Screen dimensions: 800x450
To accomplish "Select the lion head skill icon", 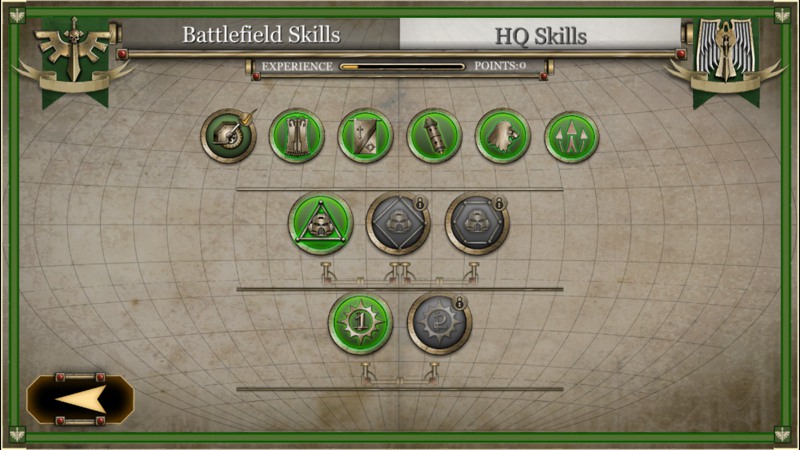I will tap(502, 136).
